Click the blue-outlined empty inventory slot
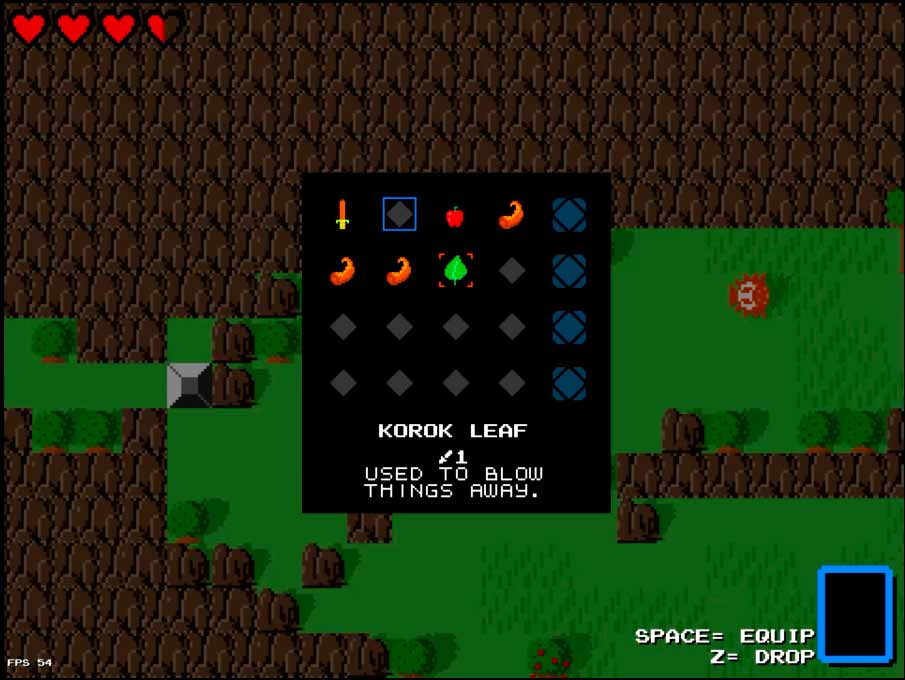 click(x=400, y=214)
